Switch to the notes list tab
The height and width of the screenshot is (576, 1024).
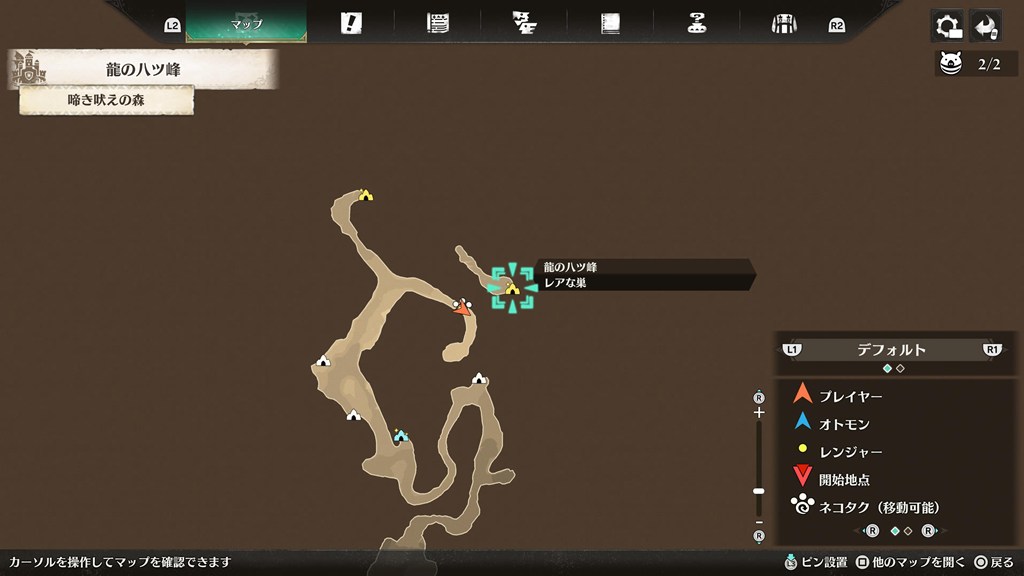[x=437, y=23]
